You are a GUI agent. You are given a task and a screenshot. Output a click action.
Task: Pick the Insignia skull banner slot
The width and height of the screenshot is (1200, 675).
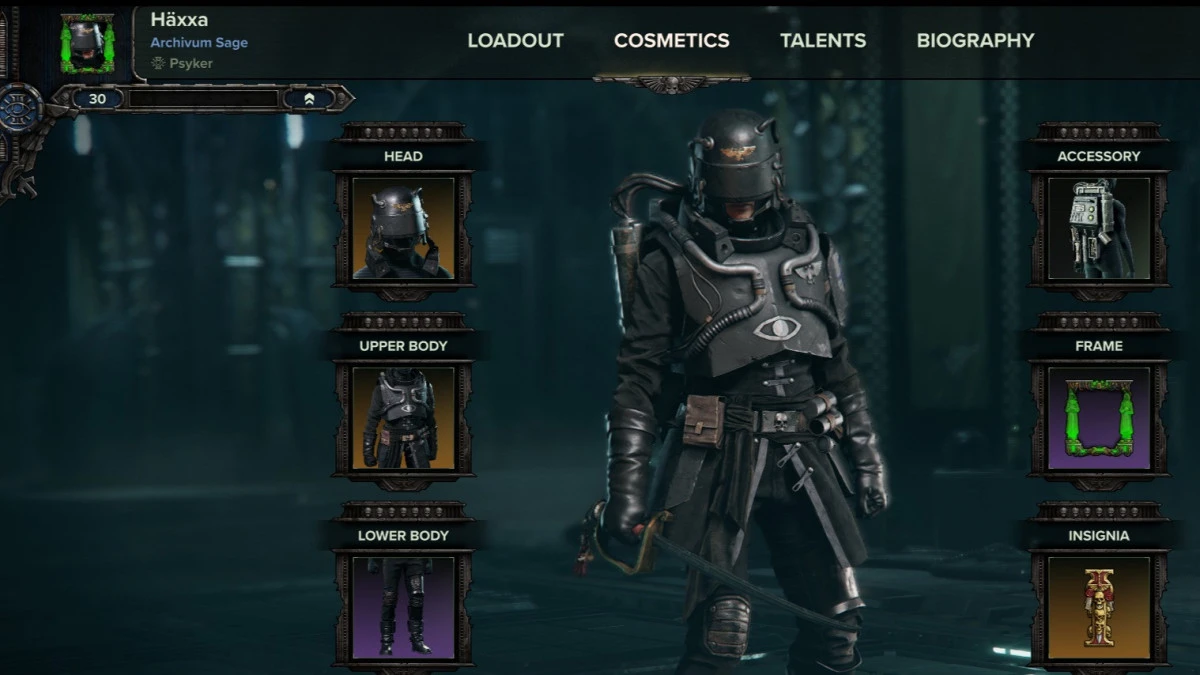(1098, 607)
